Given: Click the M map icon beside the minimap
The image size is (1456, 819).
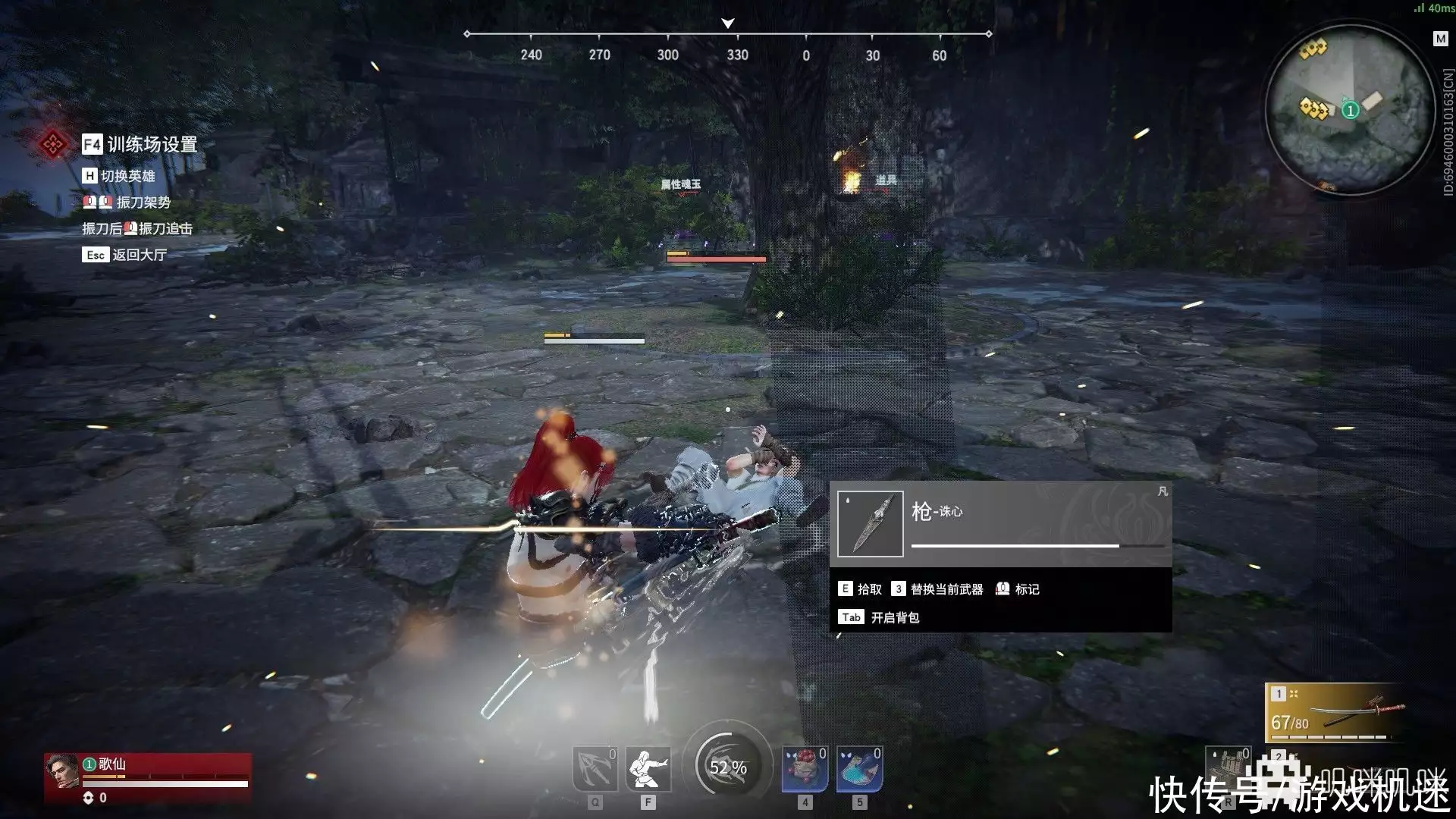Looking at the screenshot, I should [1440, 39].
